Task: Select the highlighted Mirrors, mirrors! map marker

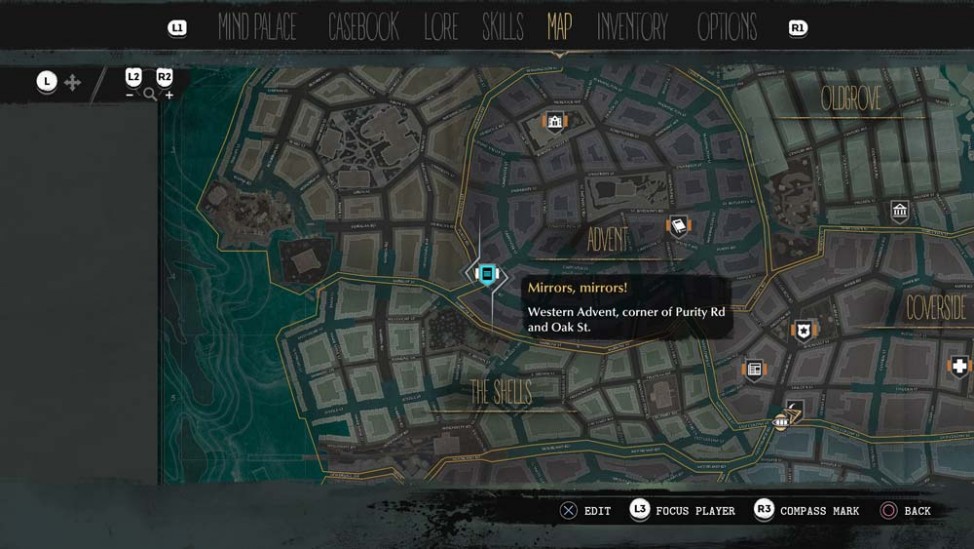Action: pos(487,273)
